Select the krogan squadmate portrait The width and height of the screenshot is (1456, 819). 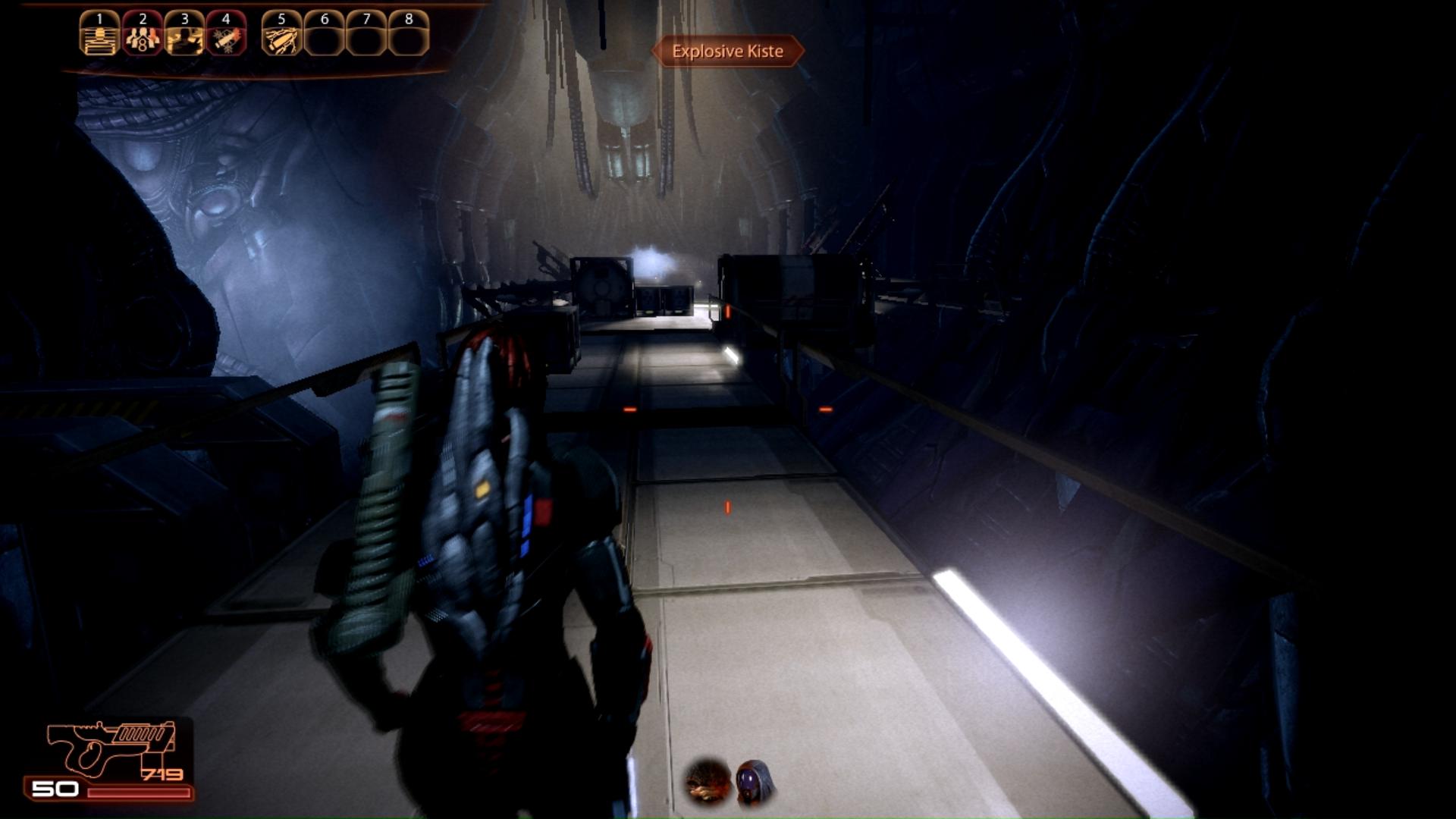(x=708, y=782)
